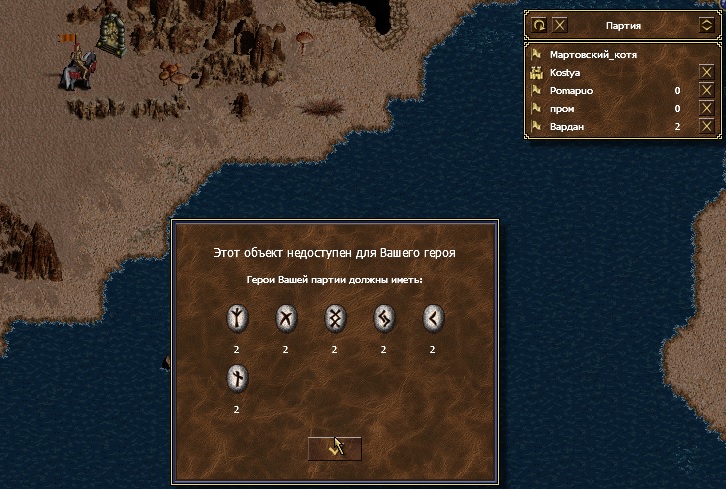Screen dimensions: 726x489
Task: Close the Партия panel with the header X
Action: (x=560, y=25)
